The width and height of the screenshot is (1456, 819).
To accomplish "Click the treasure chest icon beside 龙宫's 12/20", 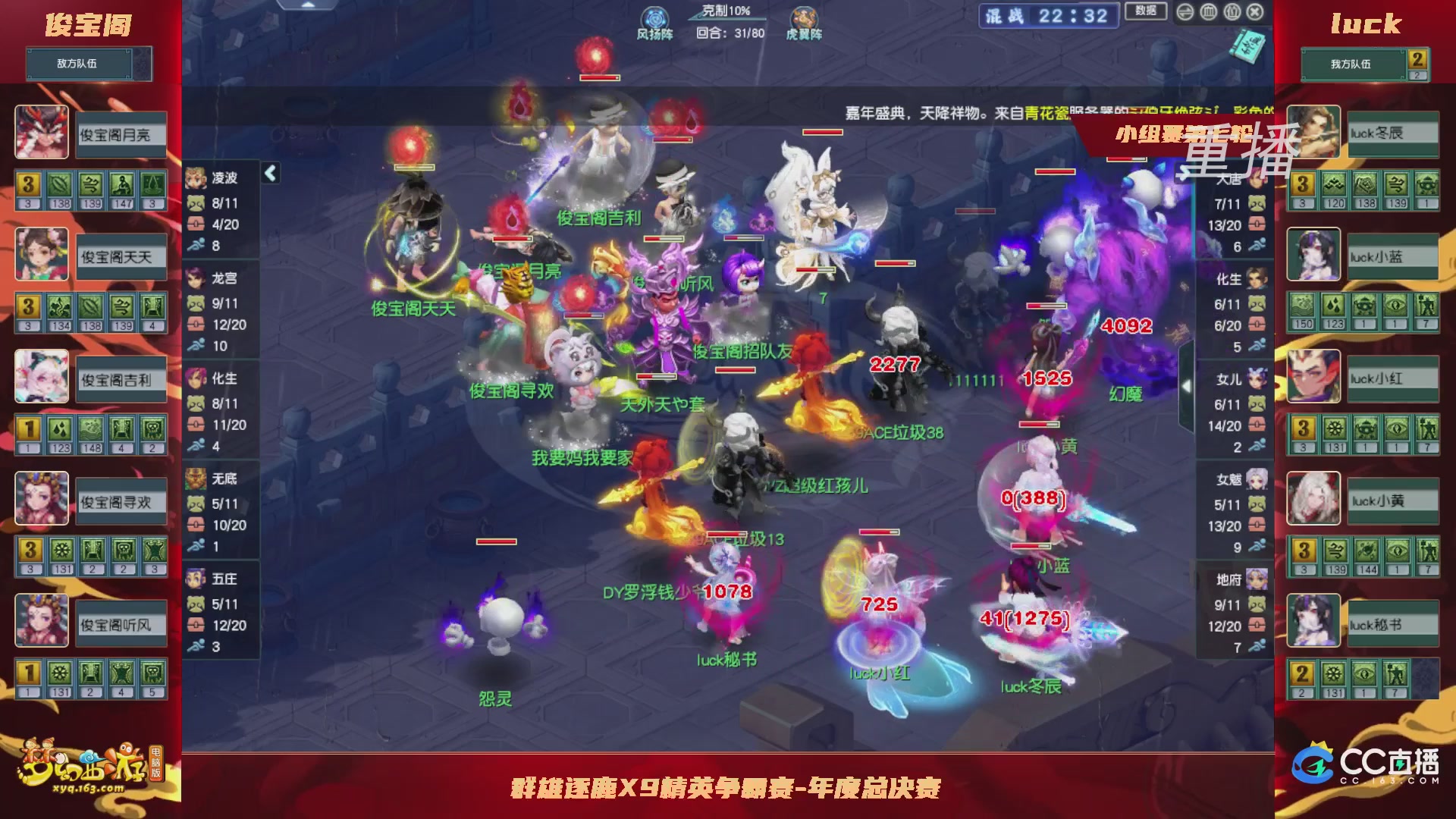I will [x=196, y=322].
